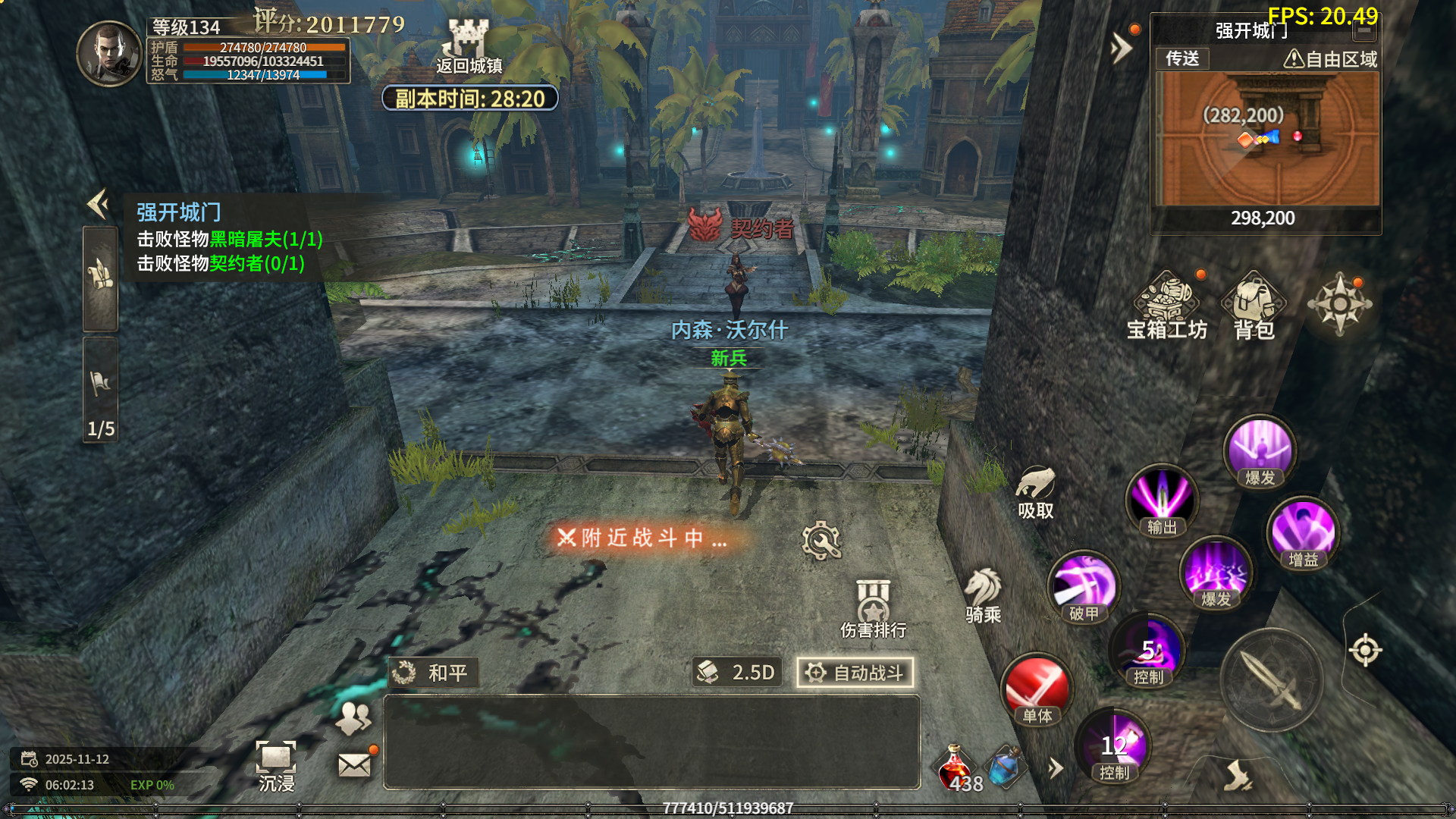This screenshot has width=1456, height=819.
Task: Open the 传送 teleport button
Action: click(x=1181, y=58)
